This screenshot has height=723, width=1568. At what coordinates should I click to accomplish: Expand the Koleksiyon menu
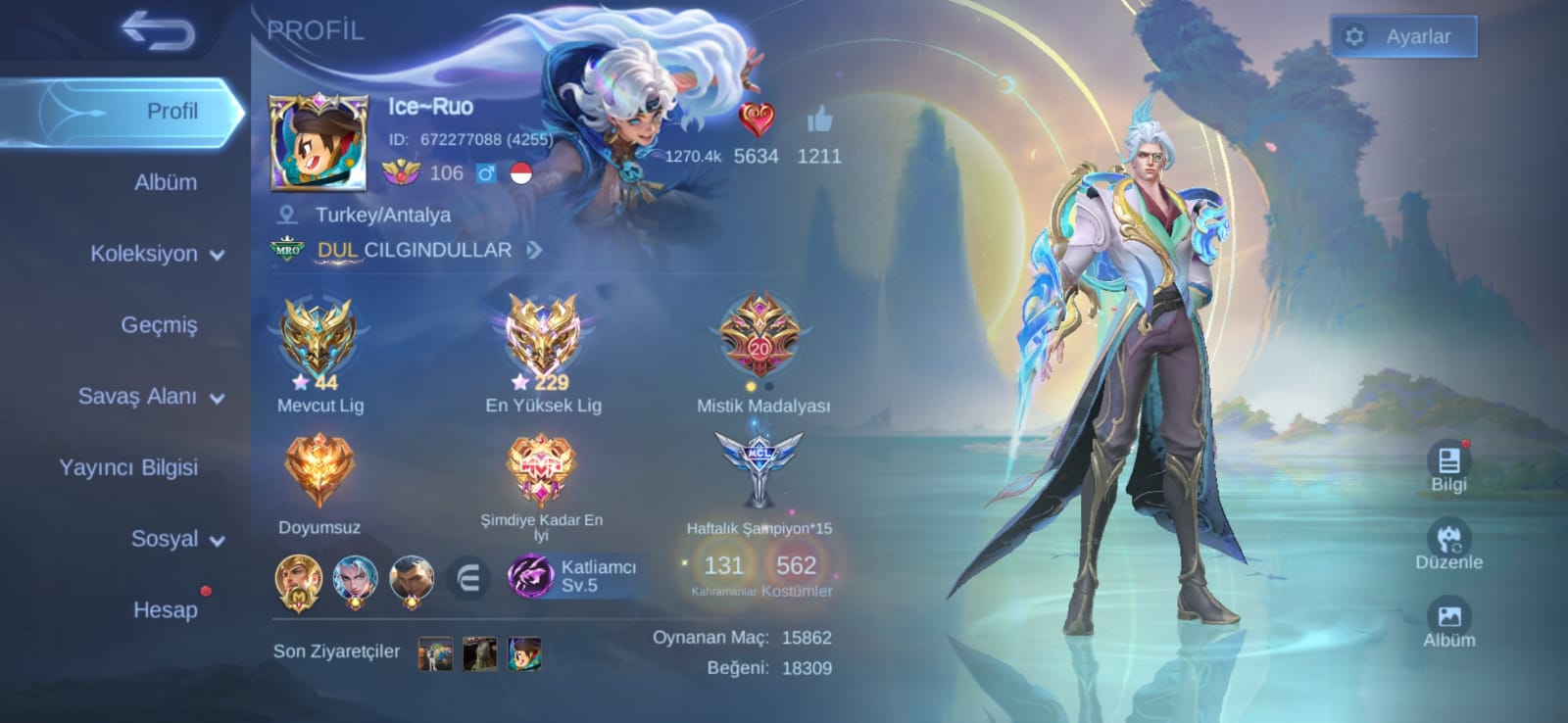[x=157, y=254]
